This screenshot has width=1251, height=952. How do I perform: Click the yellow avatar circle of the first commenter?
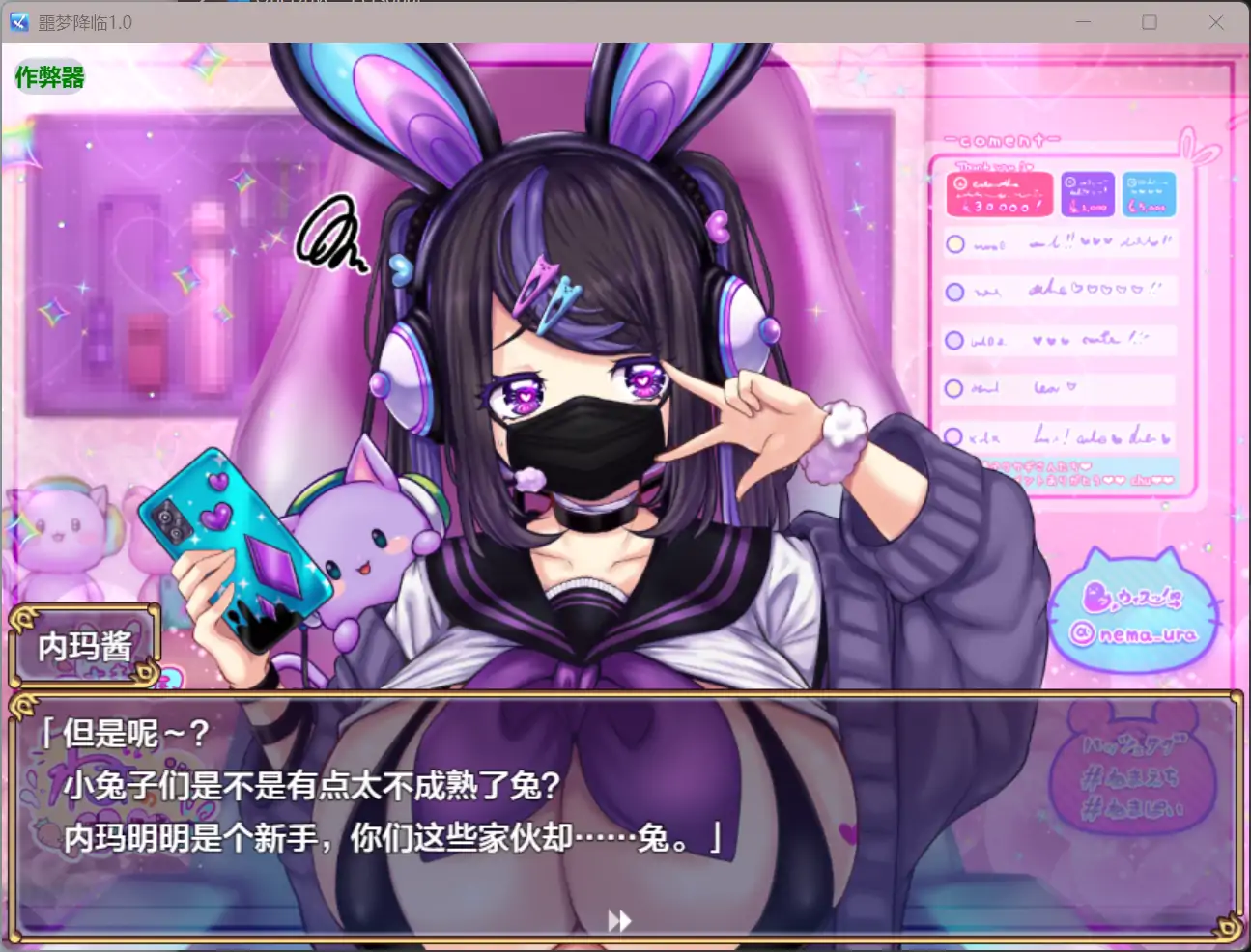pyautogui.click(x=953, y=243)
